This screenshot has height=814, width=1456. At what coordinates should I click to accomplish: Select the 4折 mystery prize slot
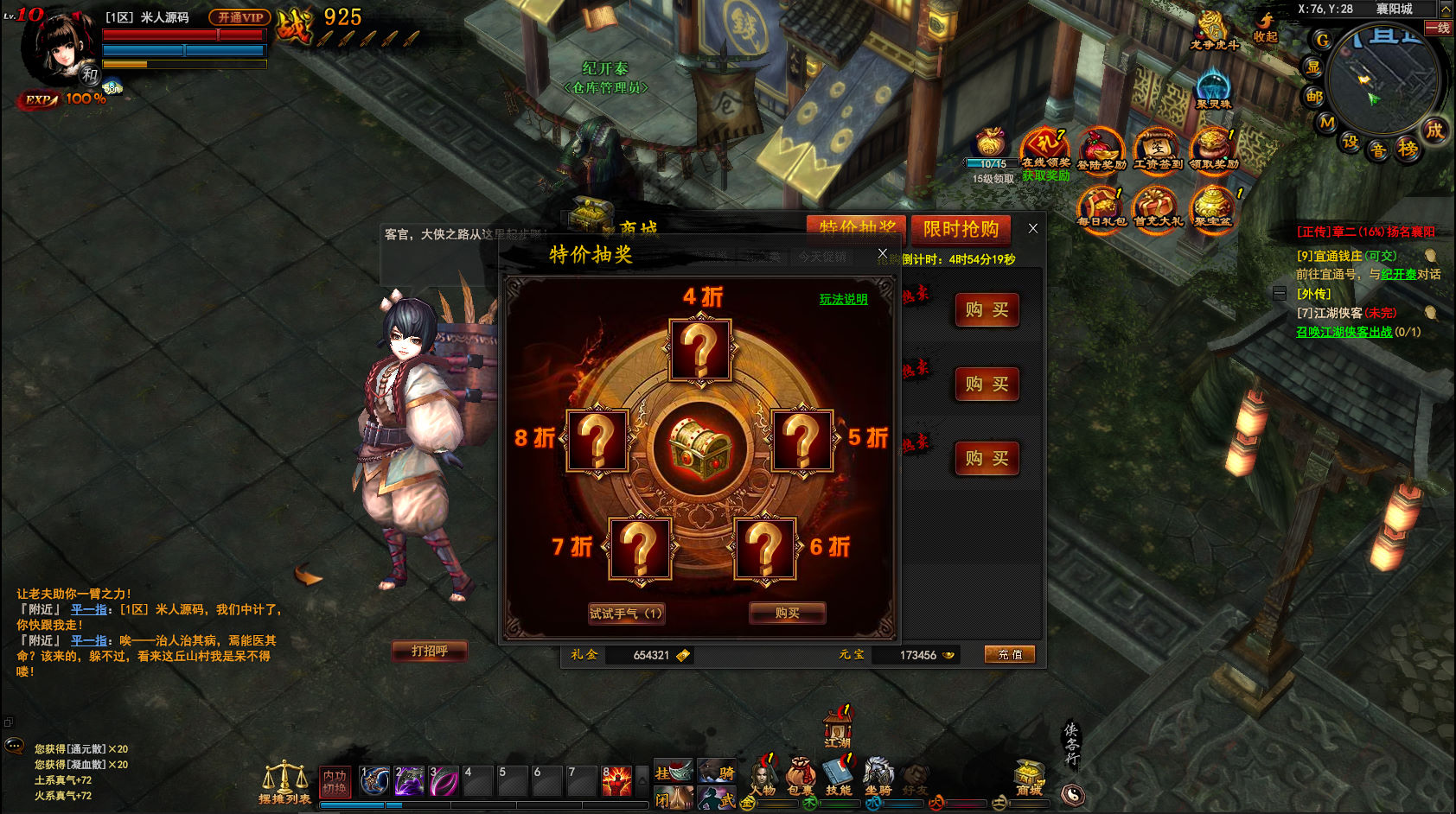coord(700,350)
